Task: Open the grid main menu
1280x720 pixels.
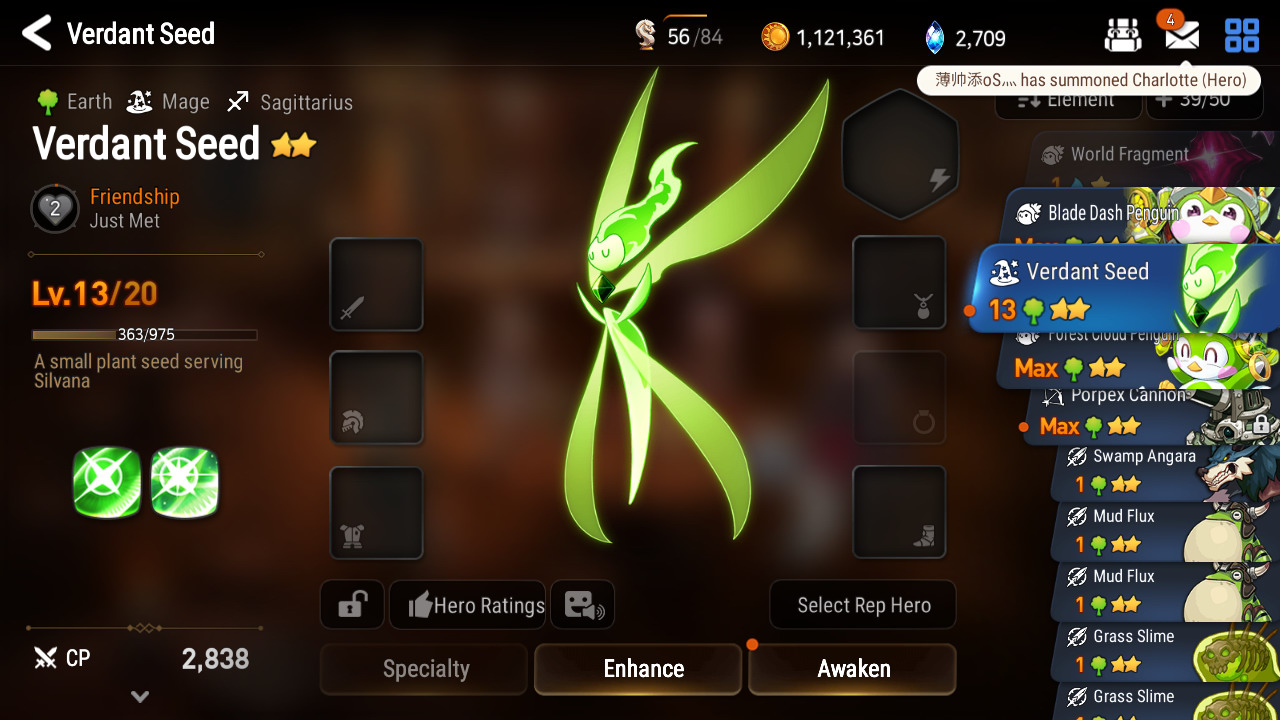Action: (x=1242, y=36)
